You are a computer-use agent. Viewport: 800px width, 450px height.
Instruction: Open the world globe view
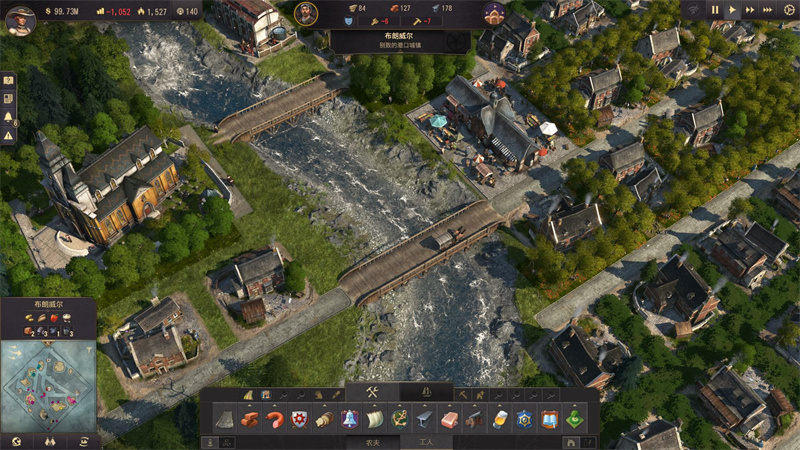[x=15, y=441]
